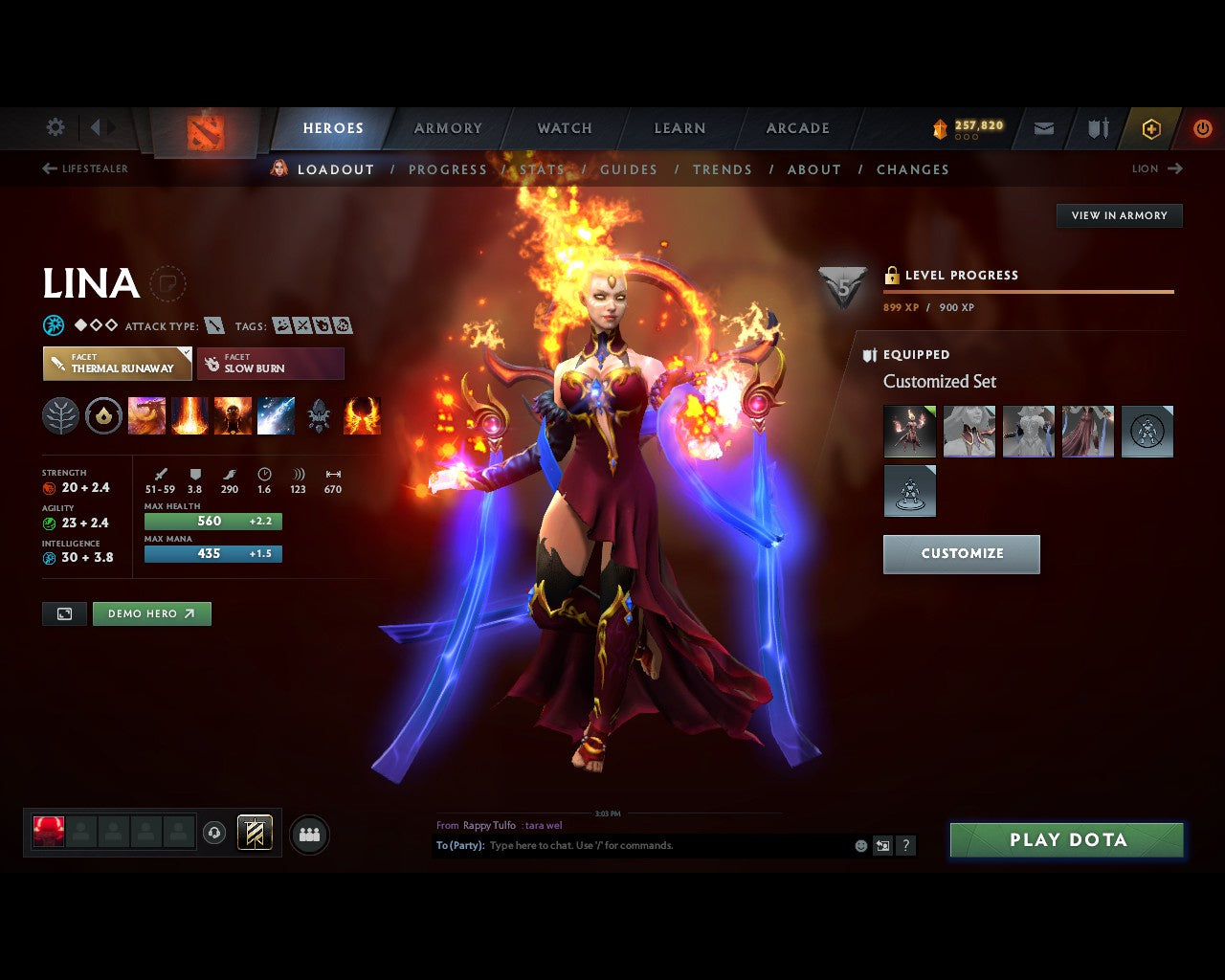The height and width of the screenshot is (980, 1225).
Task: Select Lina's Laguna Blade ultimate ability icon
Action: (363, 414)
